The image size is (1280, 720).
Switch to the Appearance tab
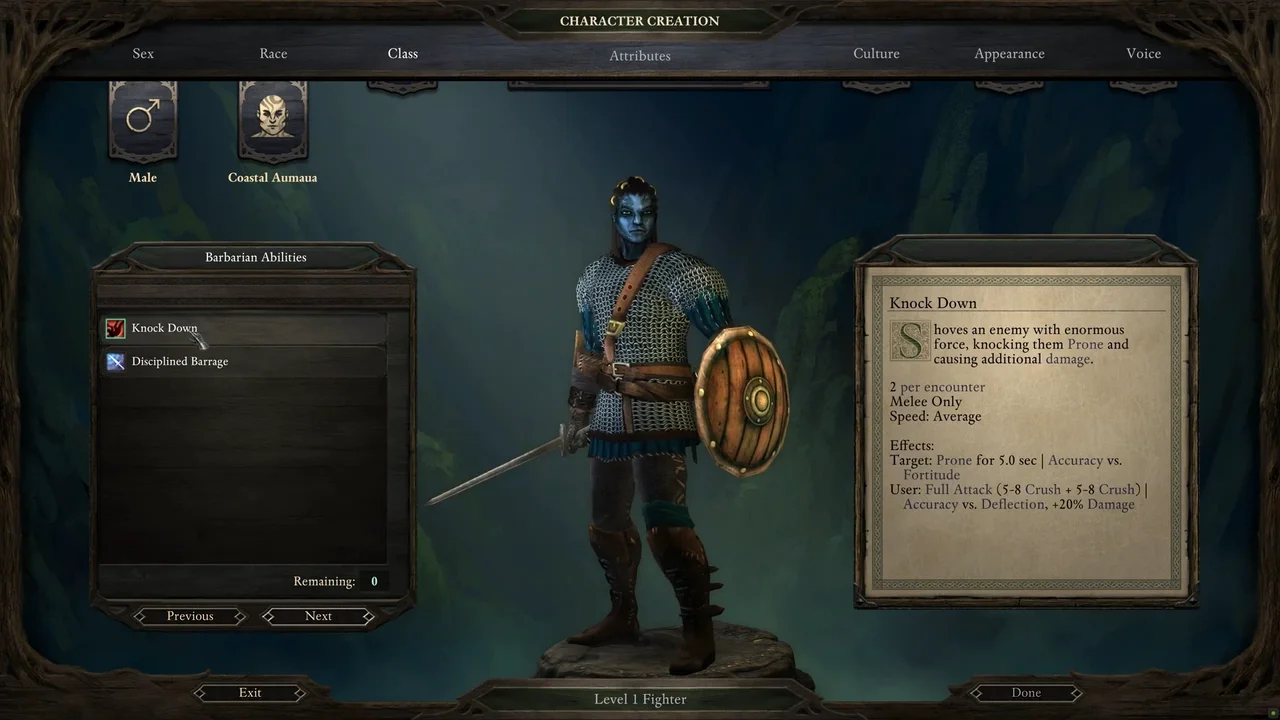click(1009, 54)
